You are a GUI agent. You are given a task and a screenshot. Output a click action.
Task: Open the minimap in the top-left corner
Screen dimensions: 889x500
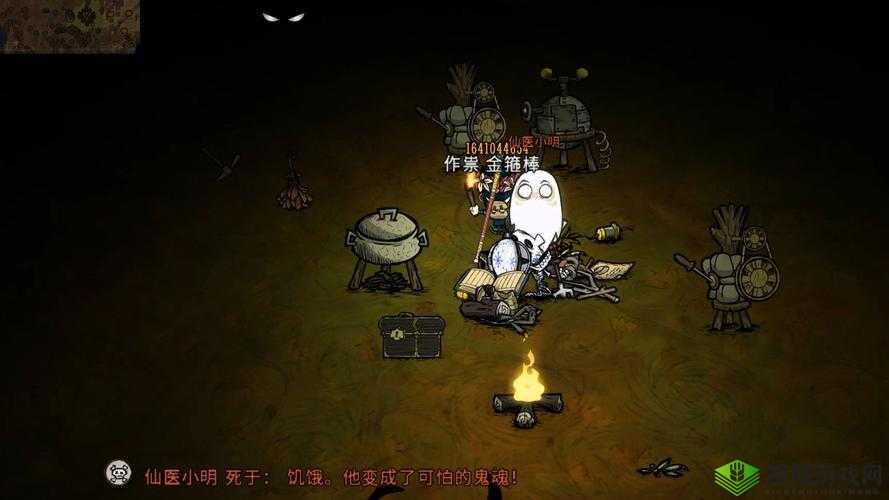[70, 25]
